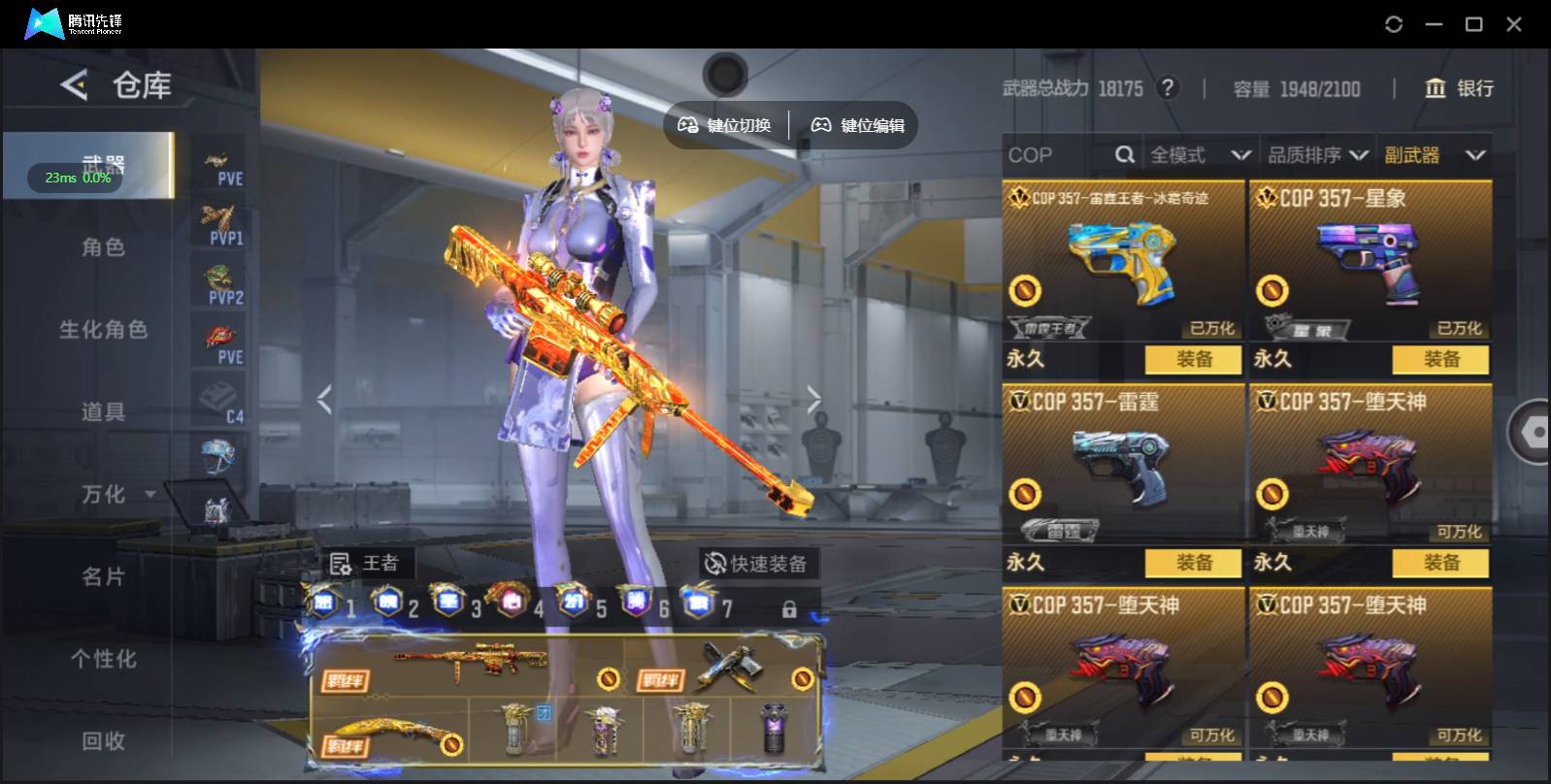Screen dimensions: 1551x784
Task: Equip the COP 357-星象 pistol
Action: pos(1440,359)
